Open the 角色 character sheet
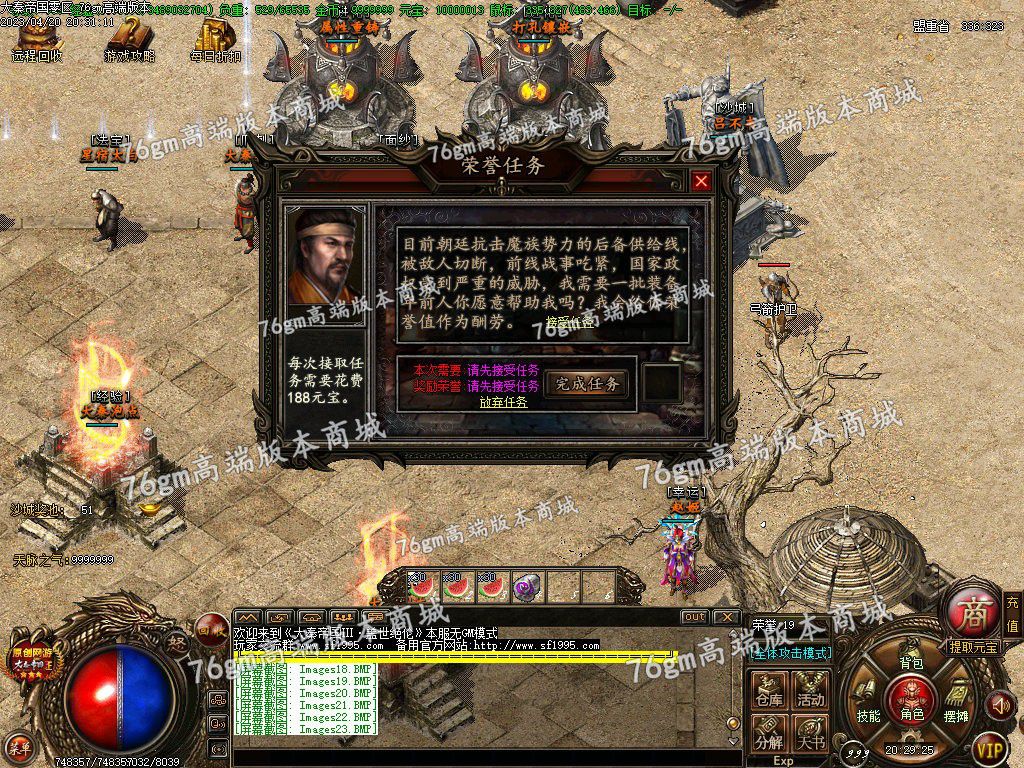 [911, 698]
